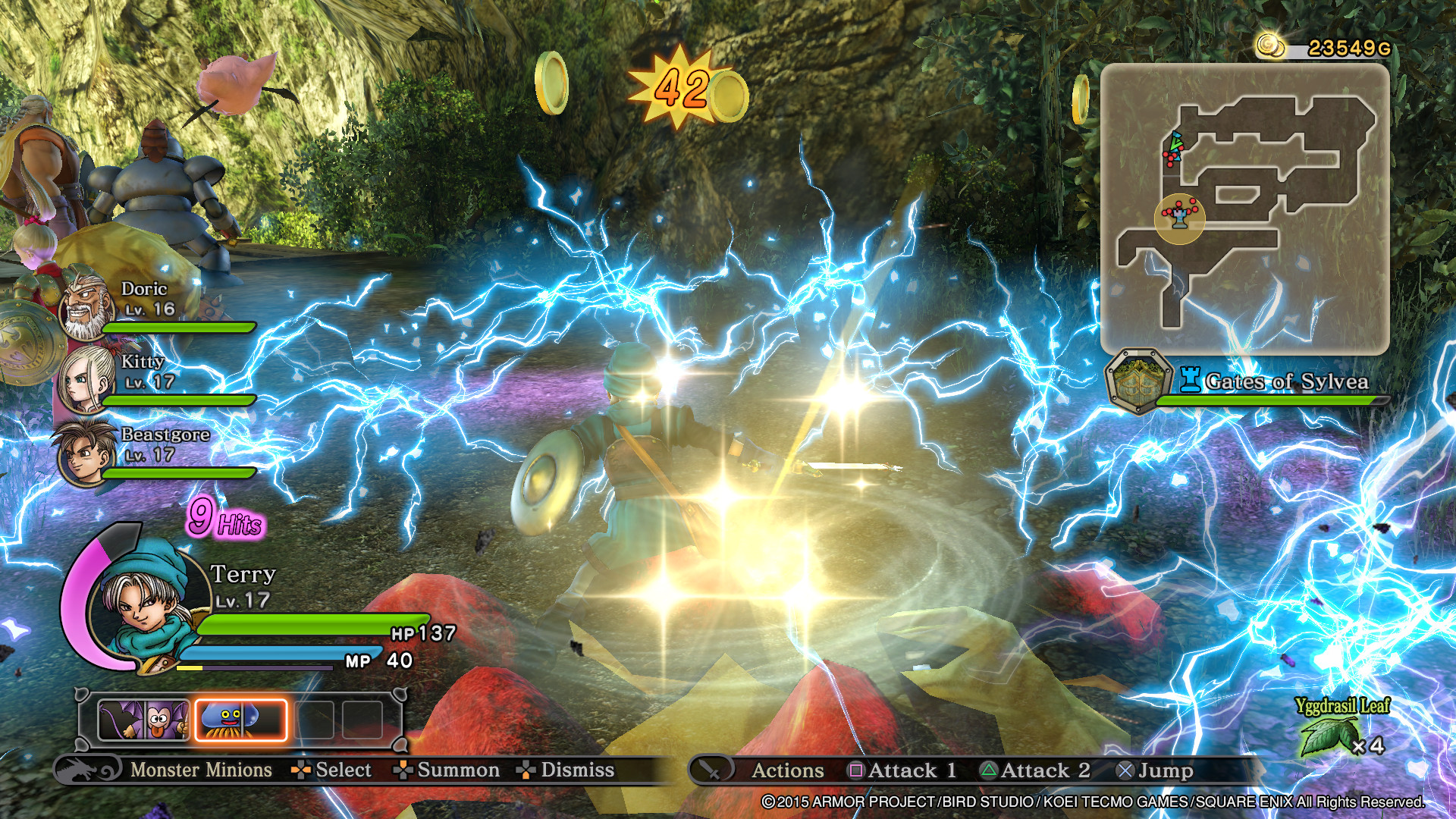Select Doric's party portrait
Image resolution: width=1456 pixels, height=819 pixels.
86,305
